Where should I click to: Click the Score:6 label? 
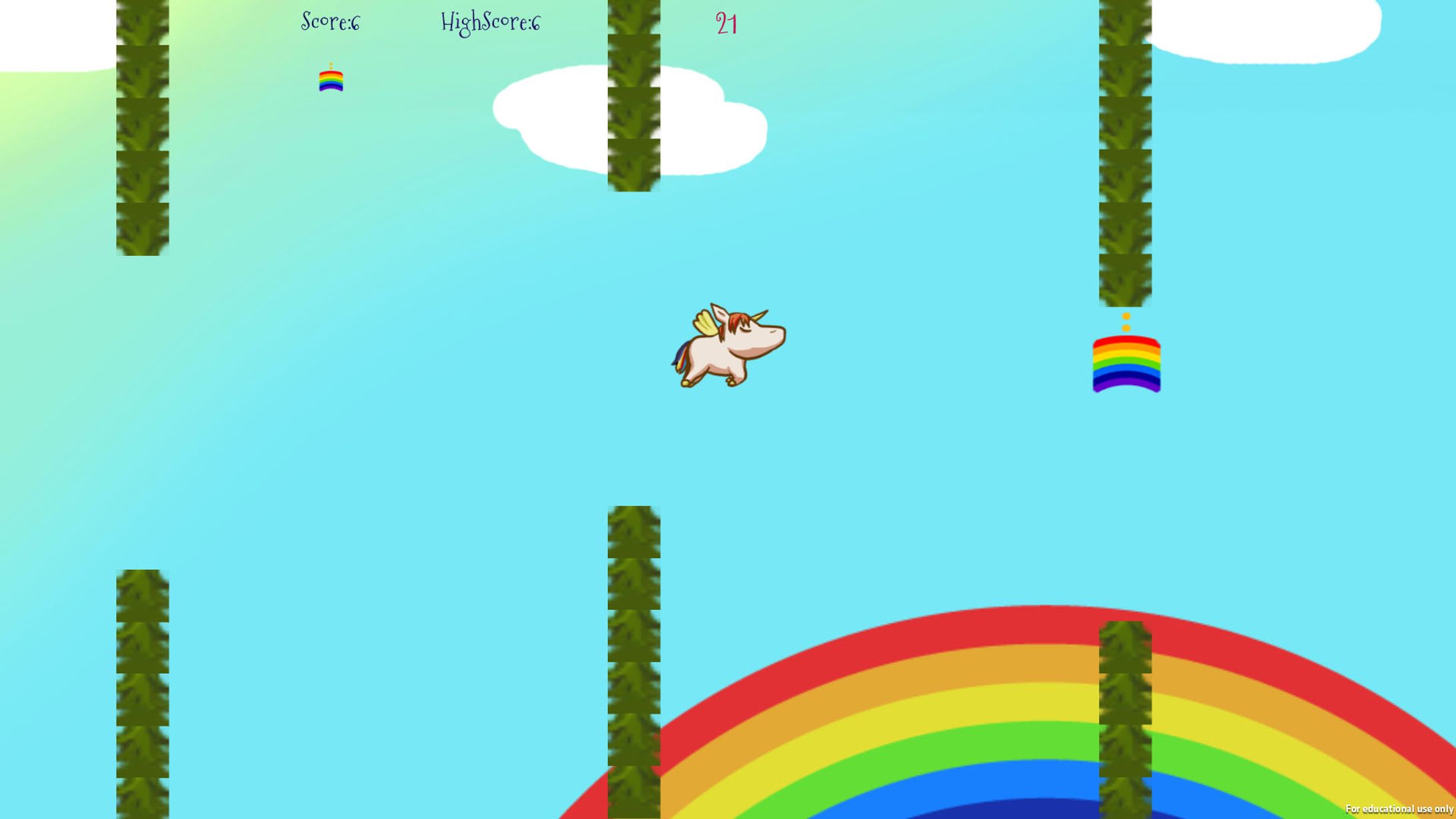coord(331,22)
